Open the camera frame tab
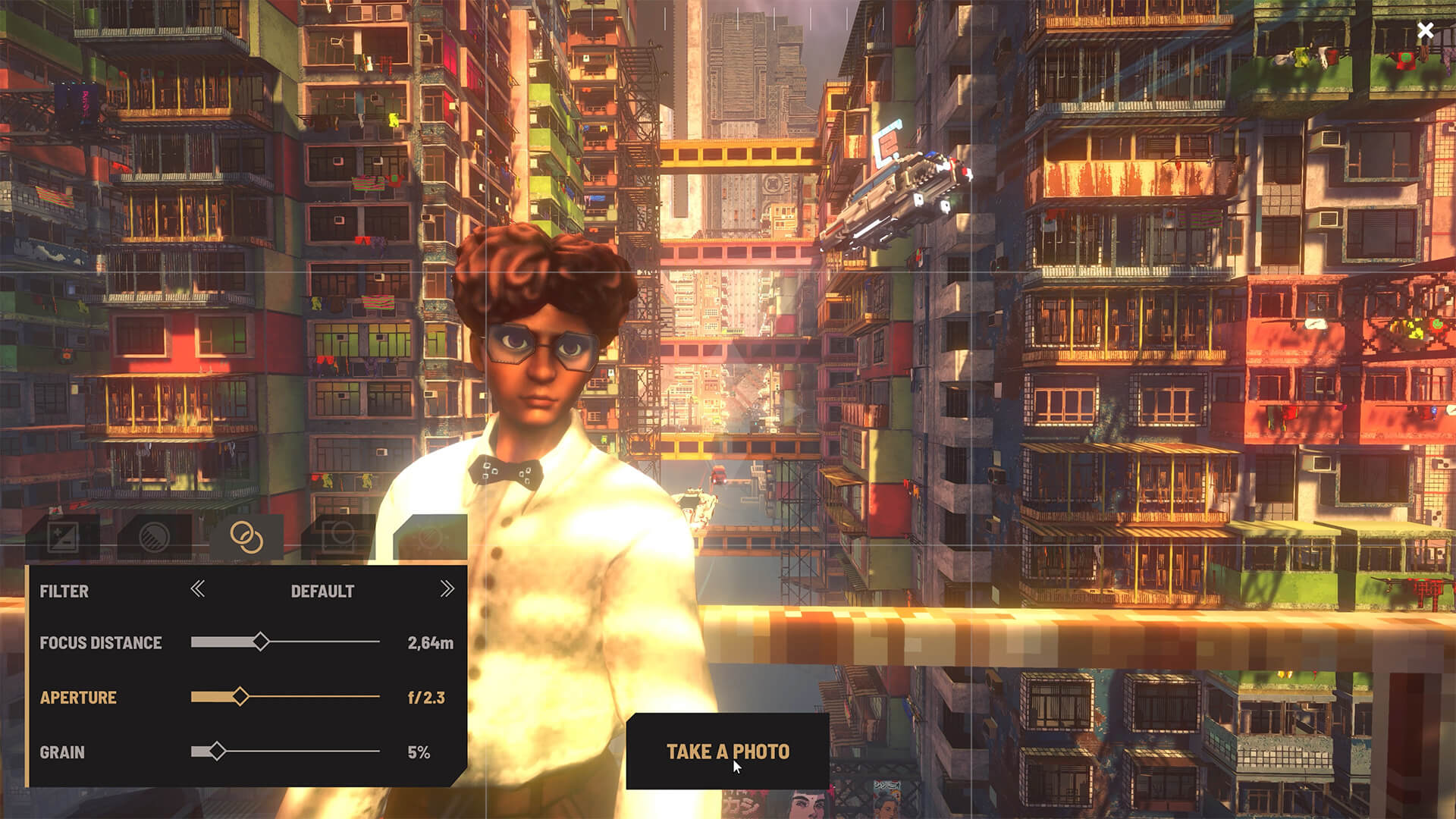 coord(338,537)
